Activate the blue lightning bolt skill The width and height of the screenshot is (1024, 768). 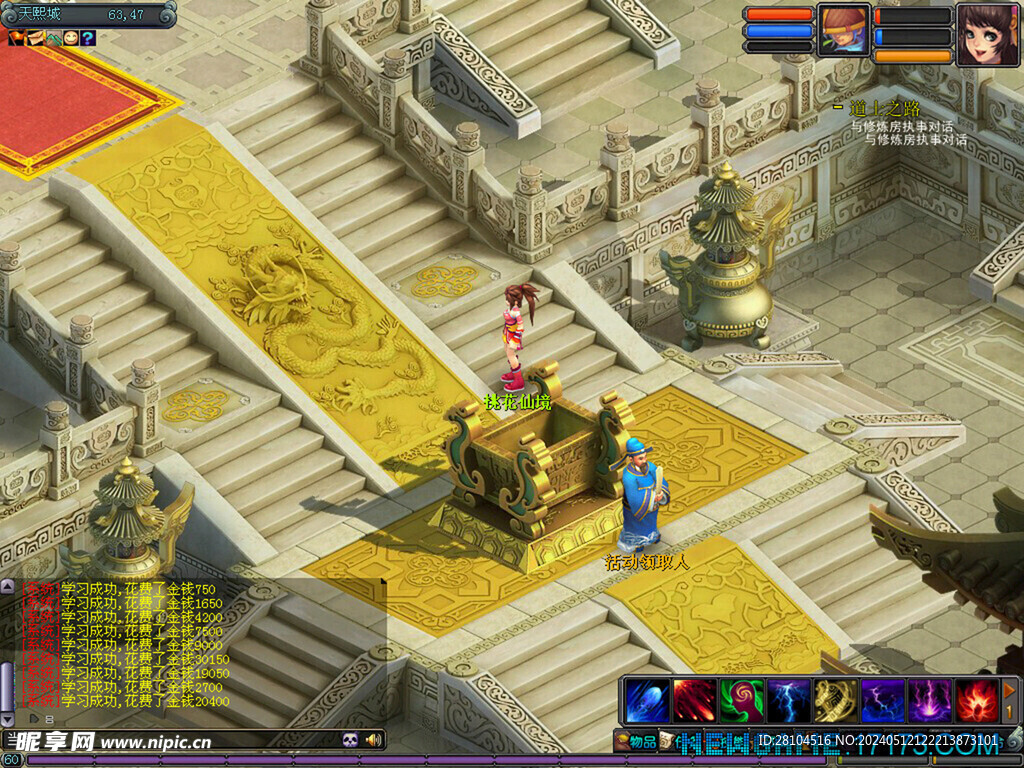[788, 700]
